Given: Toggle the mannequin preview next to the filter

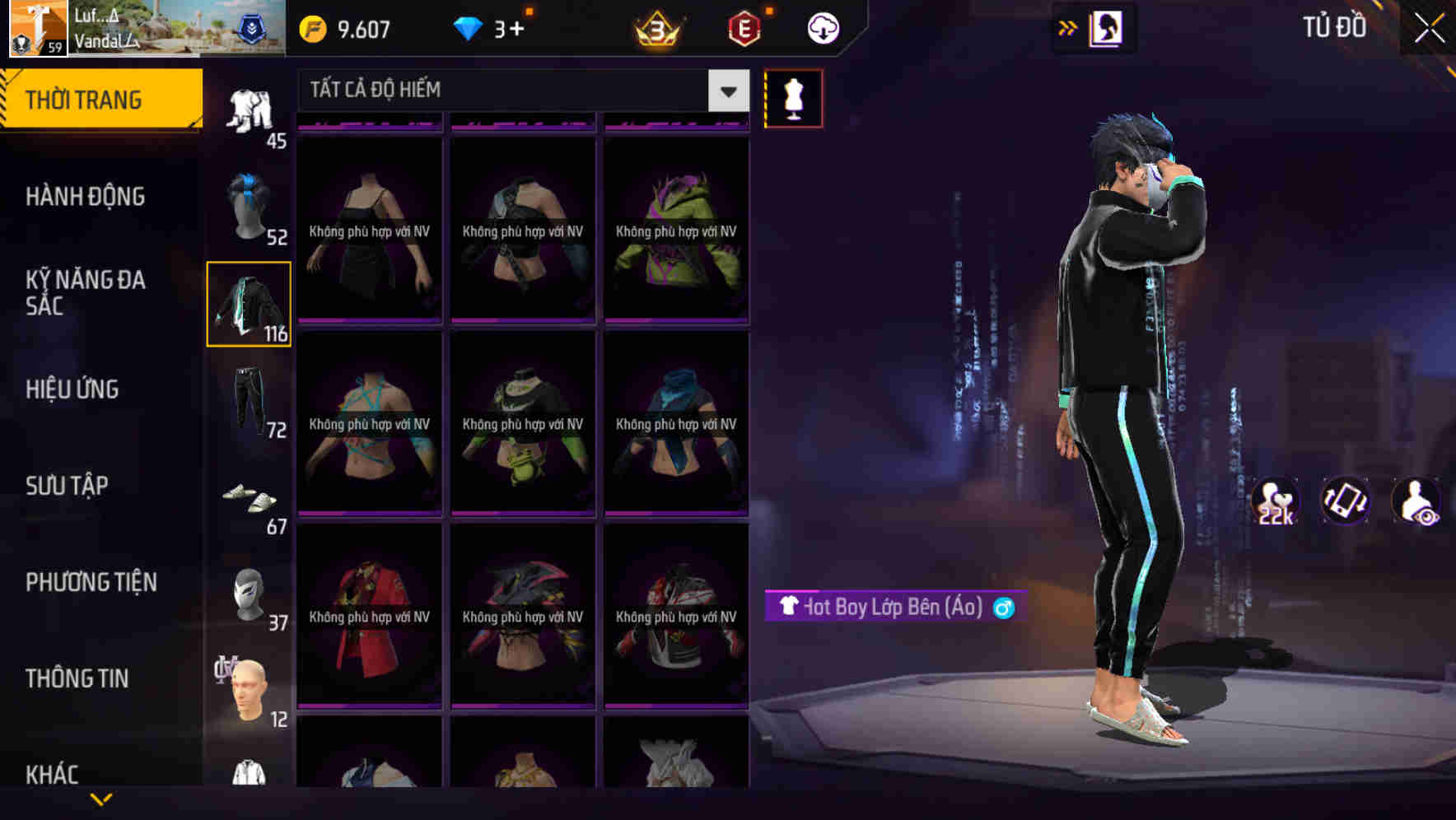Looking at the screenshot, I should point(793,97).
